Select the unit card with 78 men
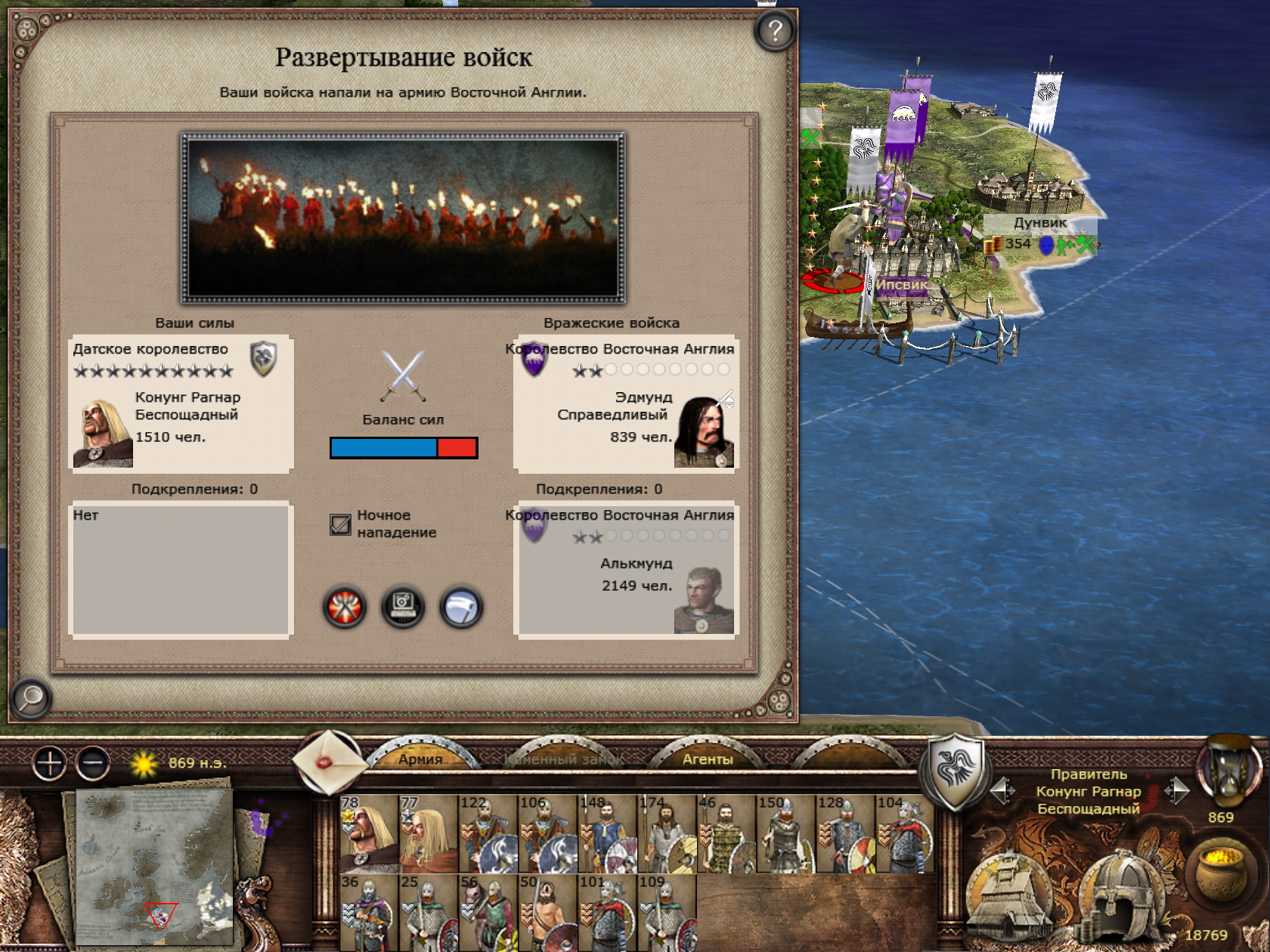Viewport: 1270px width, 952px height. (x=369, y=833)
